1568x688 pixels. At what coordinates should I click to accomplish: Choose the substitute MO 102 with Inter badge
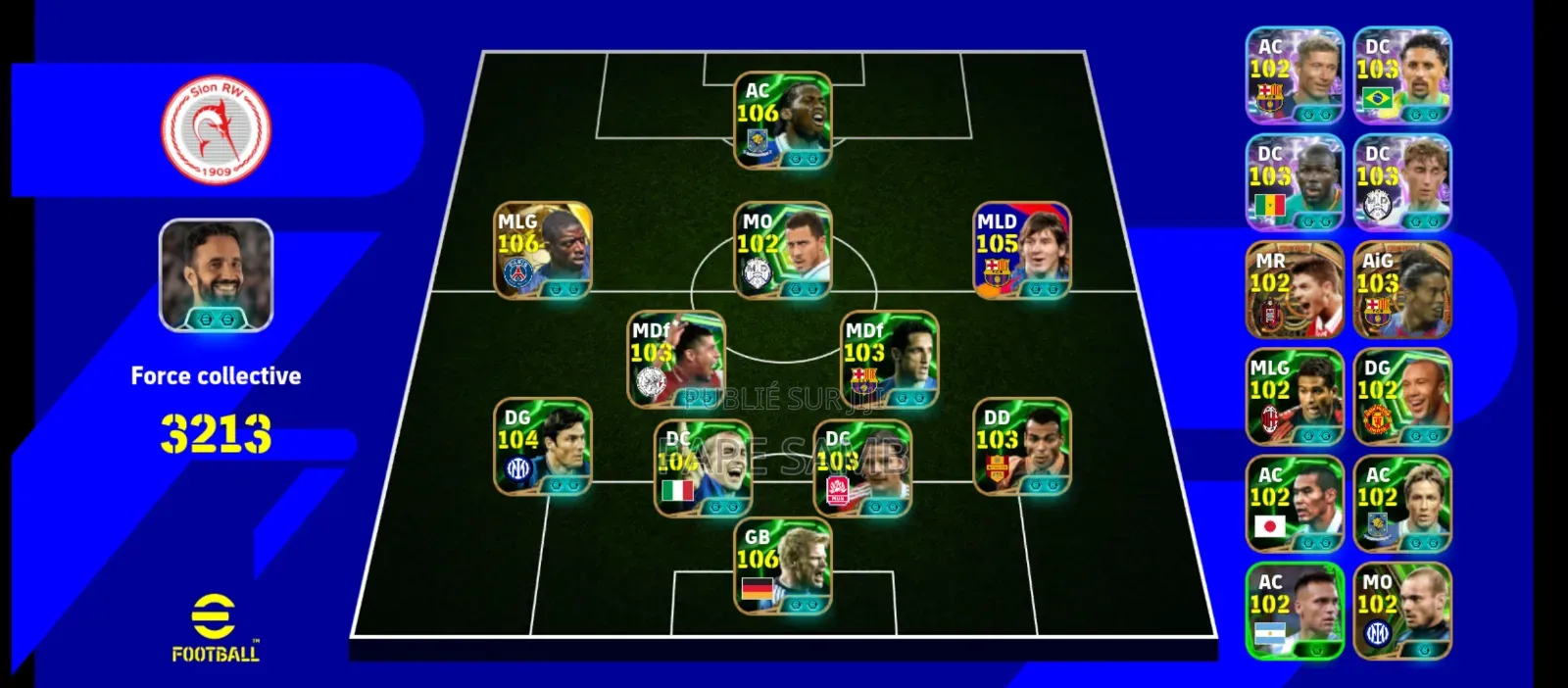pos(1401,611)
